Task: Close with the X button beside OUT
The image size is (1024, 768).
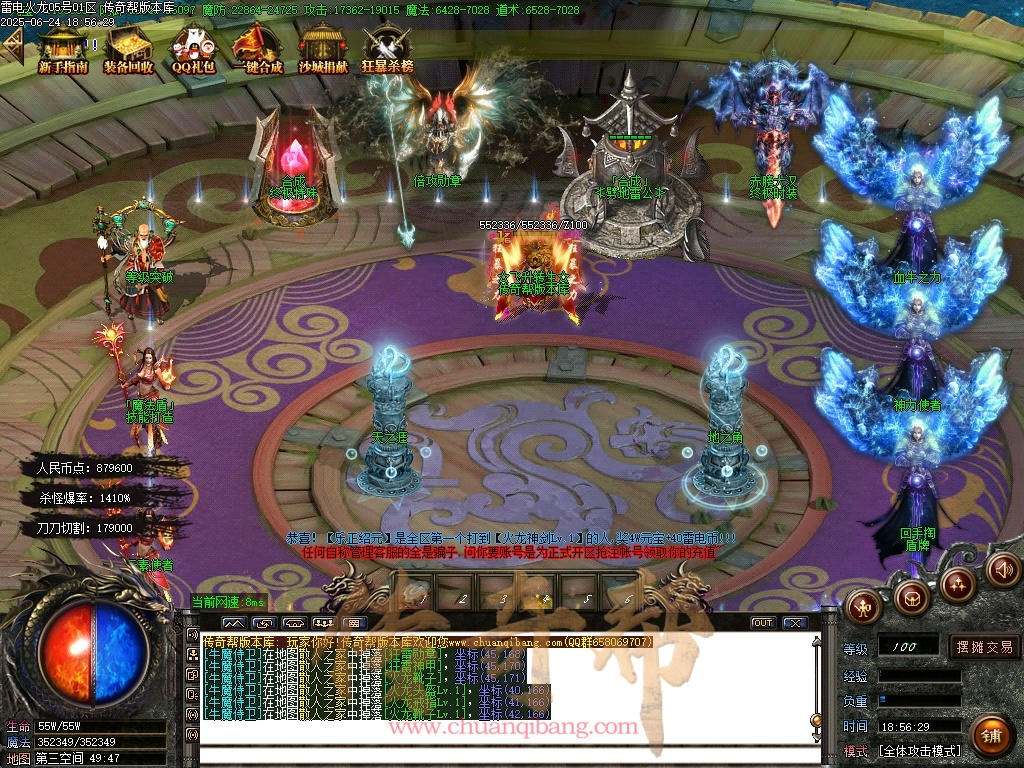Action: click(x=794, y=622)
